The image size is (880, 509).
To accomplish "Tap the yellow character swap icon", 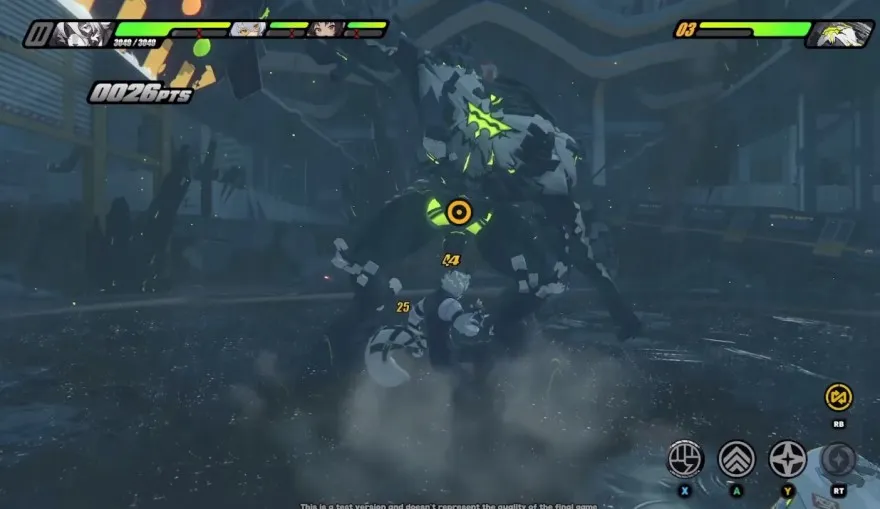I will tap(838, 397).
